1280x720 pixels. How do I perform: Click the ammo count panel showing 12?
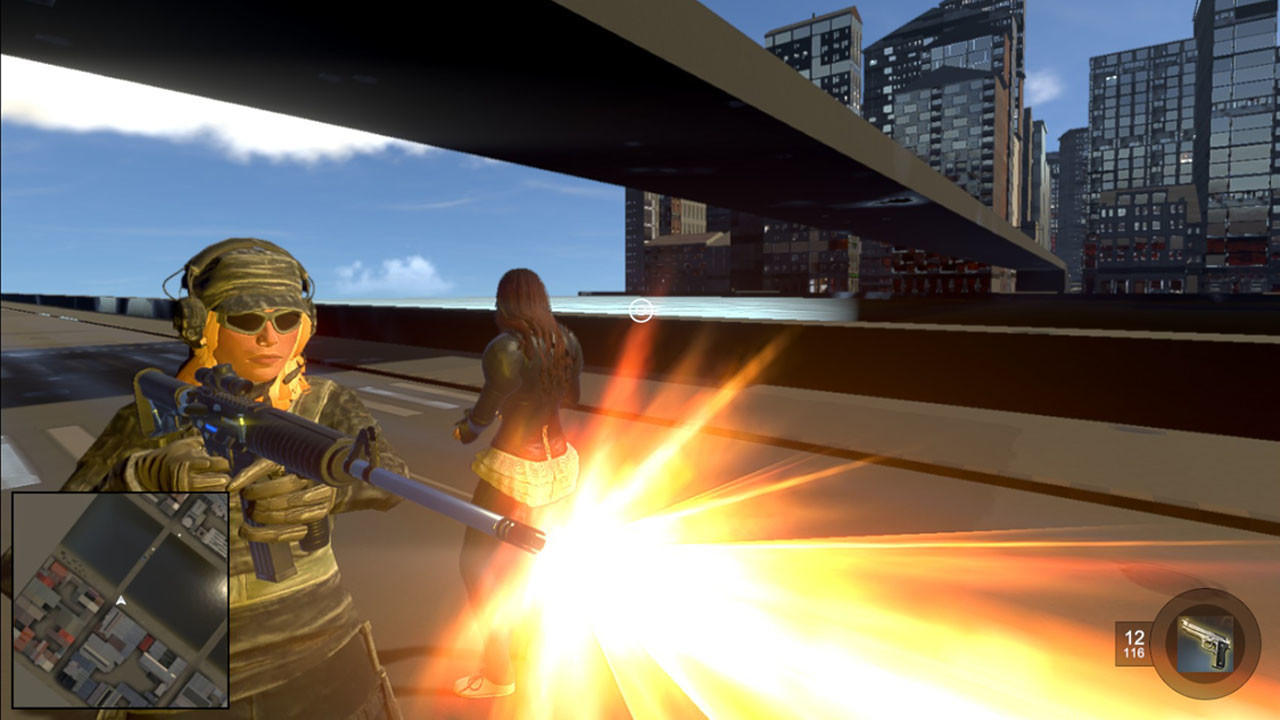[x=1135, y=636]
